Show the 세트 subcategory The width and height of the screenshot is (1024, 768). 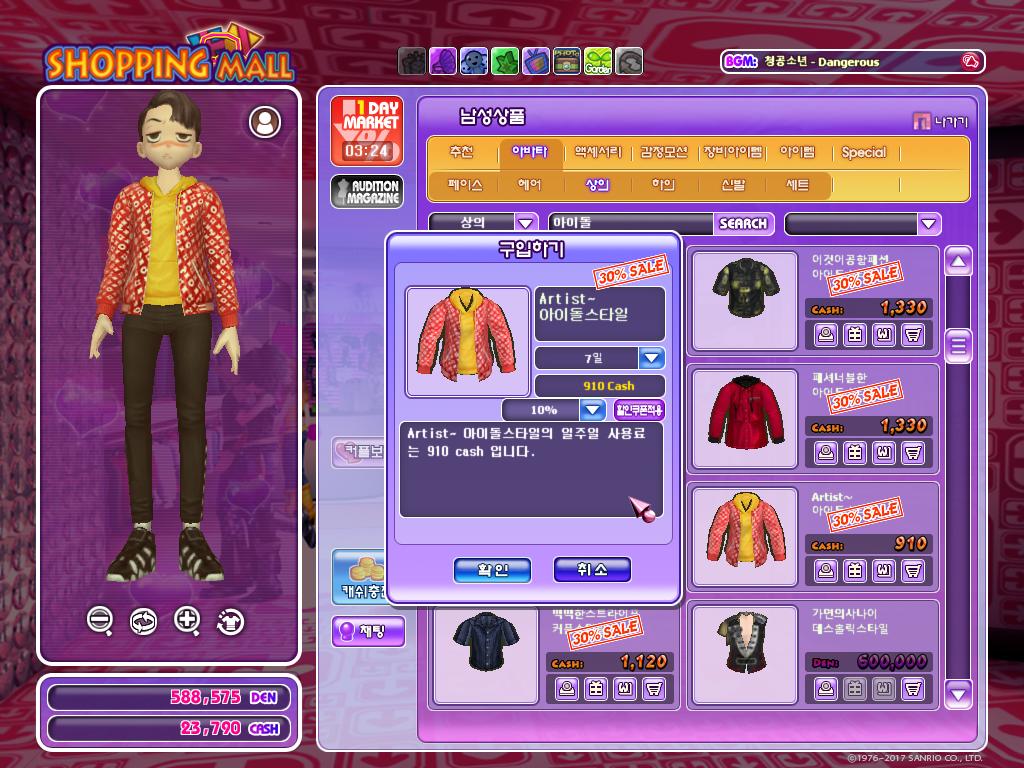797,185
